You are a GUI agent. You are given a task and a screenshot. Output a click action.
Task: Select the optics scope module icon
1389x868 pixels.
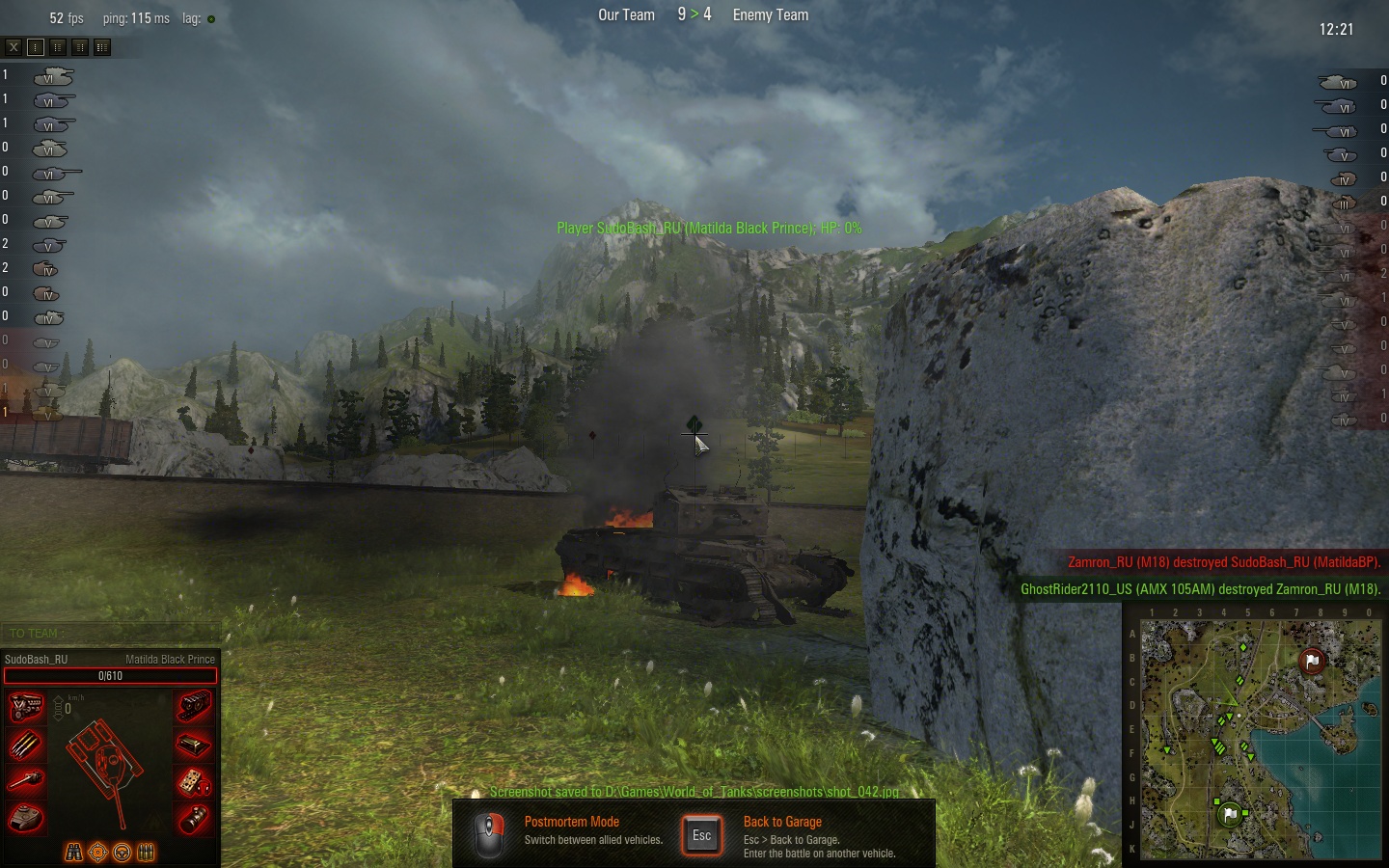194,819
